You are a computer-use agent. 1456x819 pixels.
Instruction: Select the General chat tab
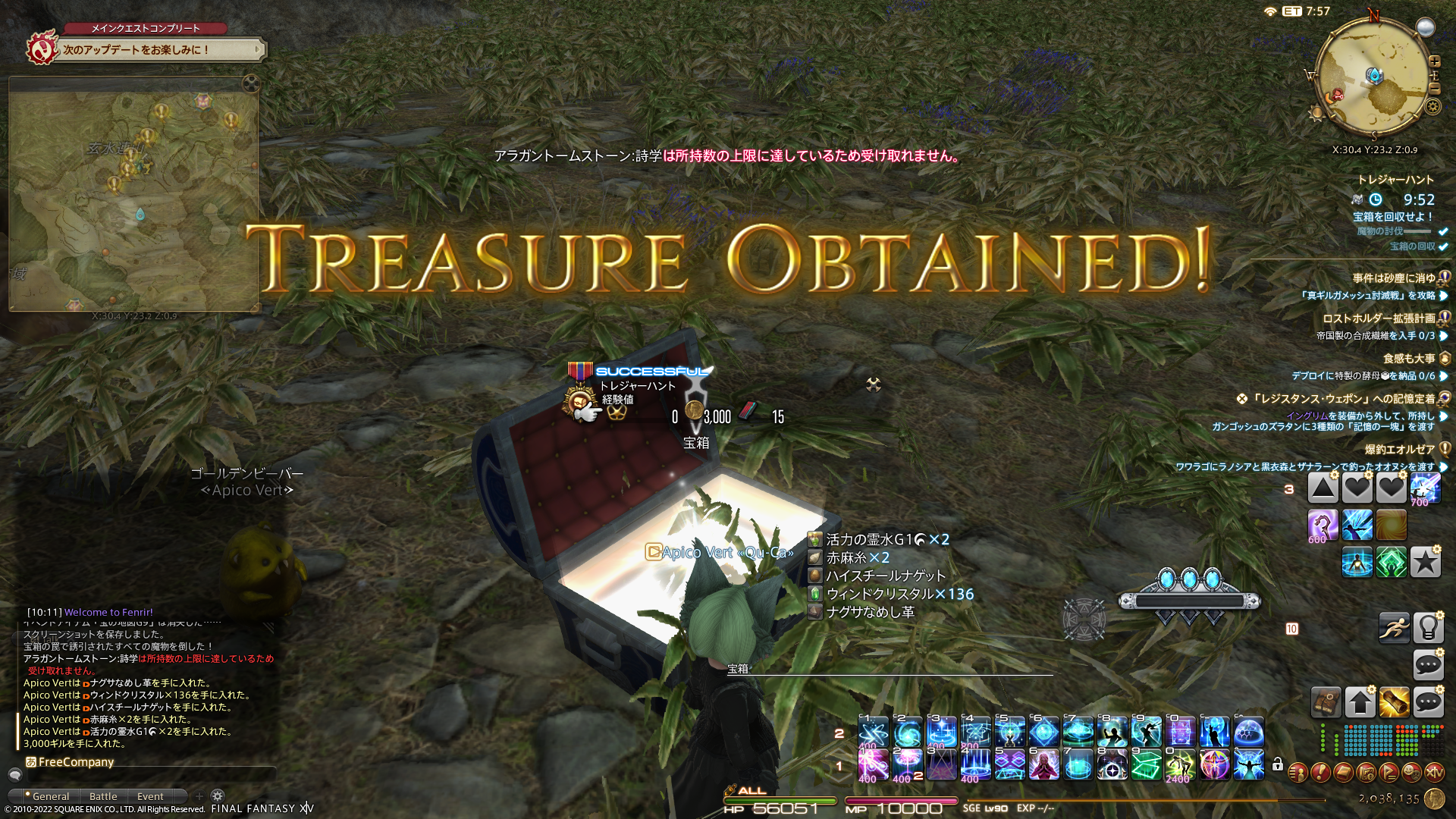51,796
